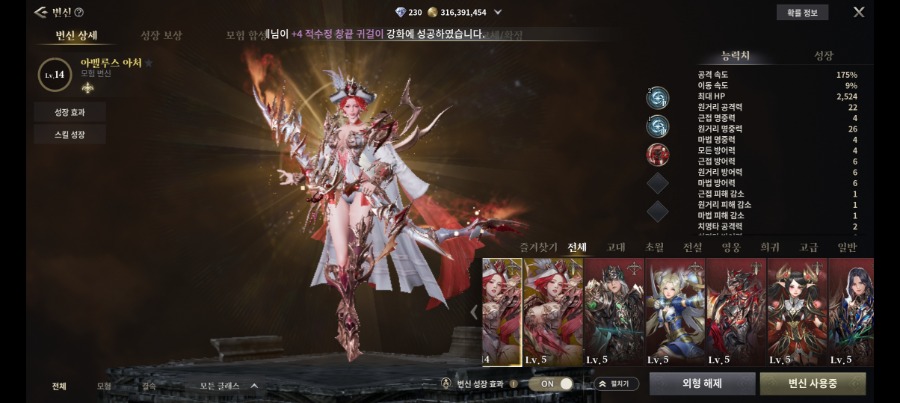The height and width of the screenshot is (403, 900).
Task: Open the 확률 정보 probability info
Action: (x=801, y=13)
